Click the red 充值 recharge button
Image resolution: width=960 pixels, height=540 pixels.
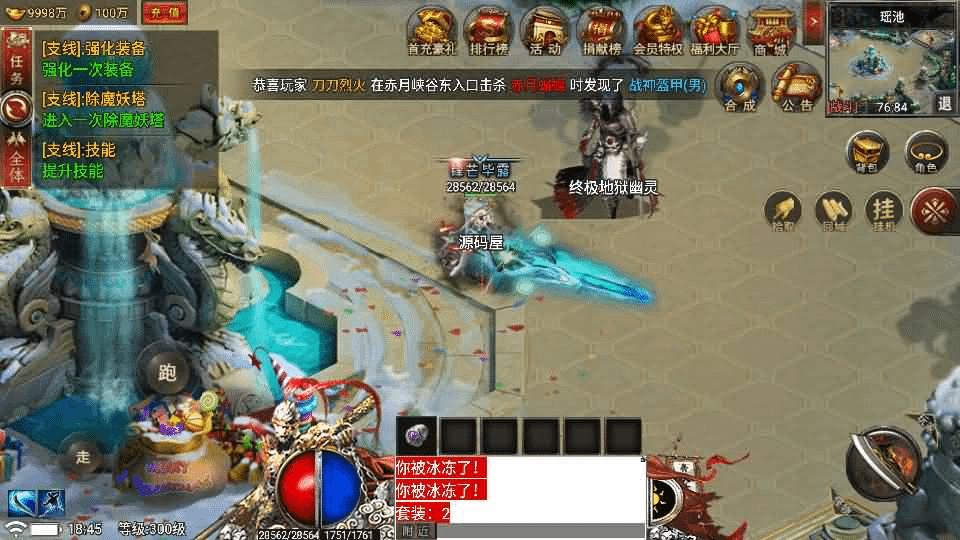point(166,13)
